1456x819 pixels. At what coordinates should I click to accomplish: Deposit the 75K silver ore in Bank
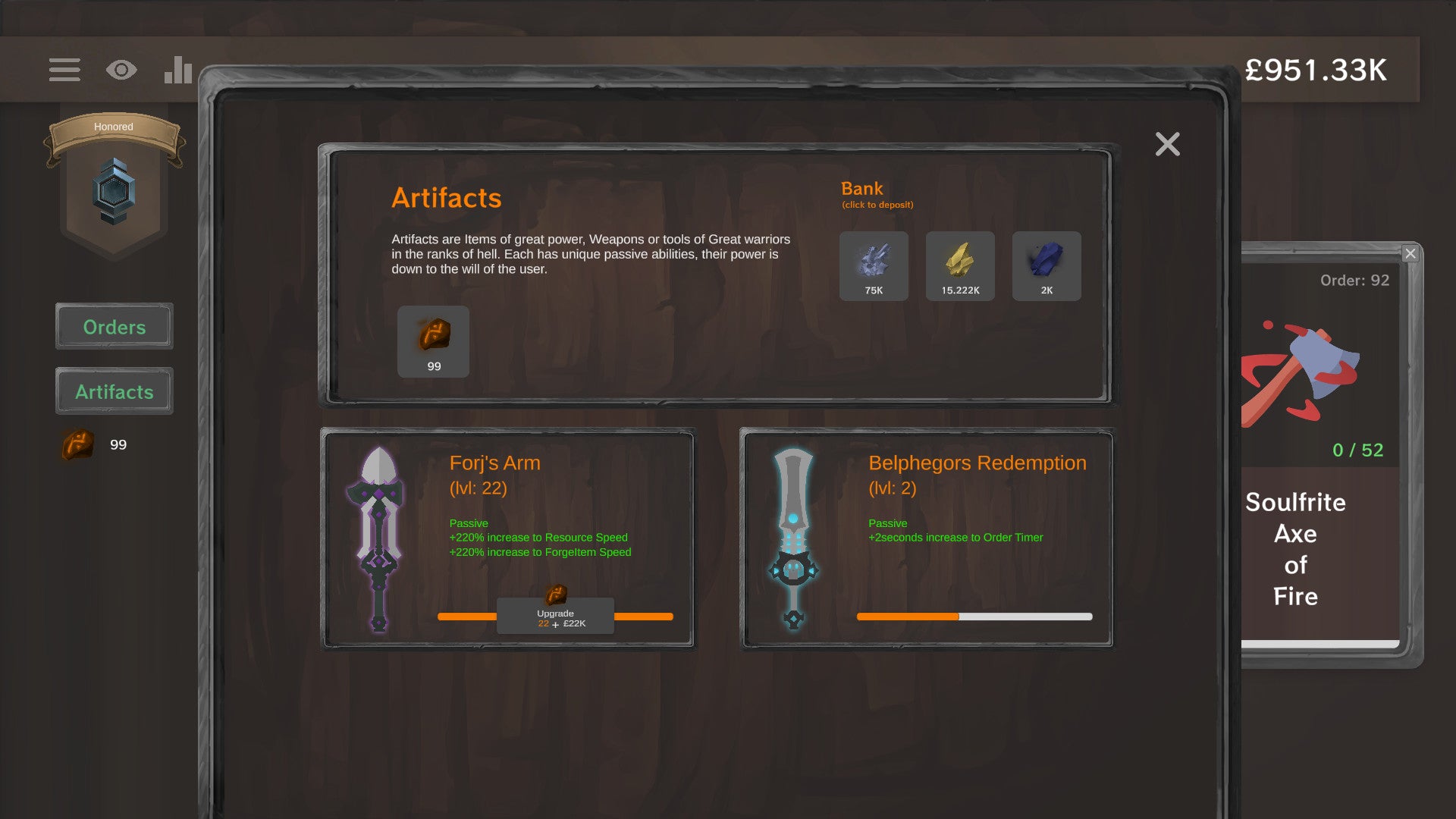(874, 266)
